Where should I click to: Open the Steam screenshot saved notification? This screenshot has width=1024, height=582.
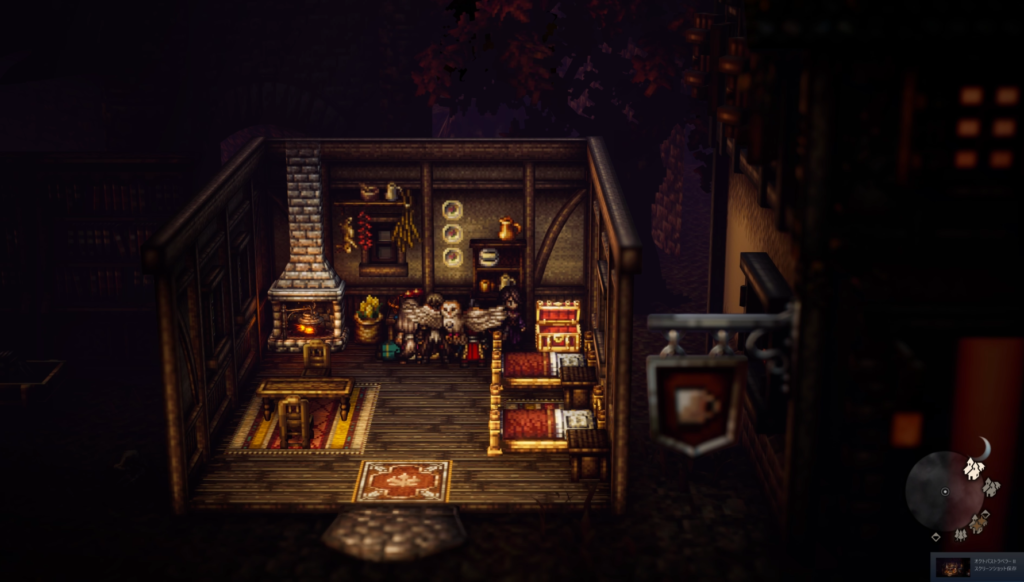[977, 567]
